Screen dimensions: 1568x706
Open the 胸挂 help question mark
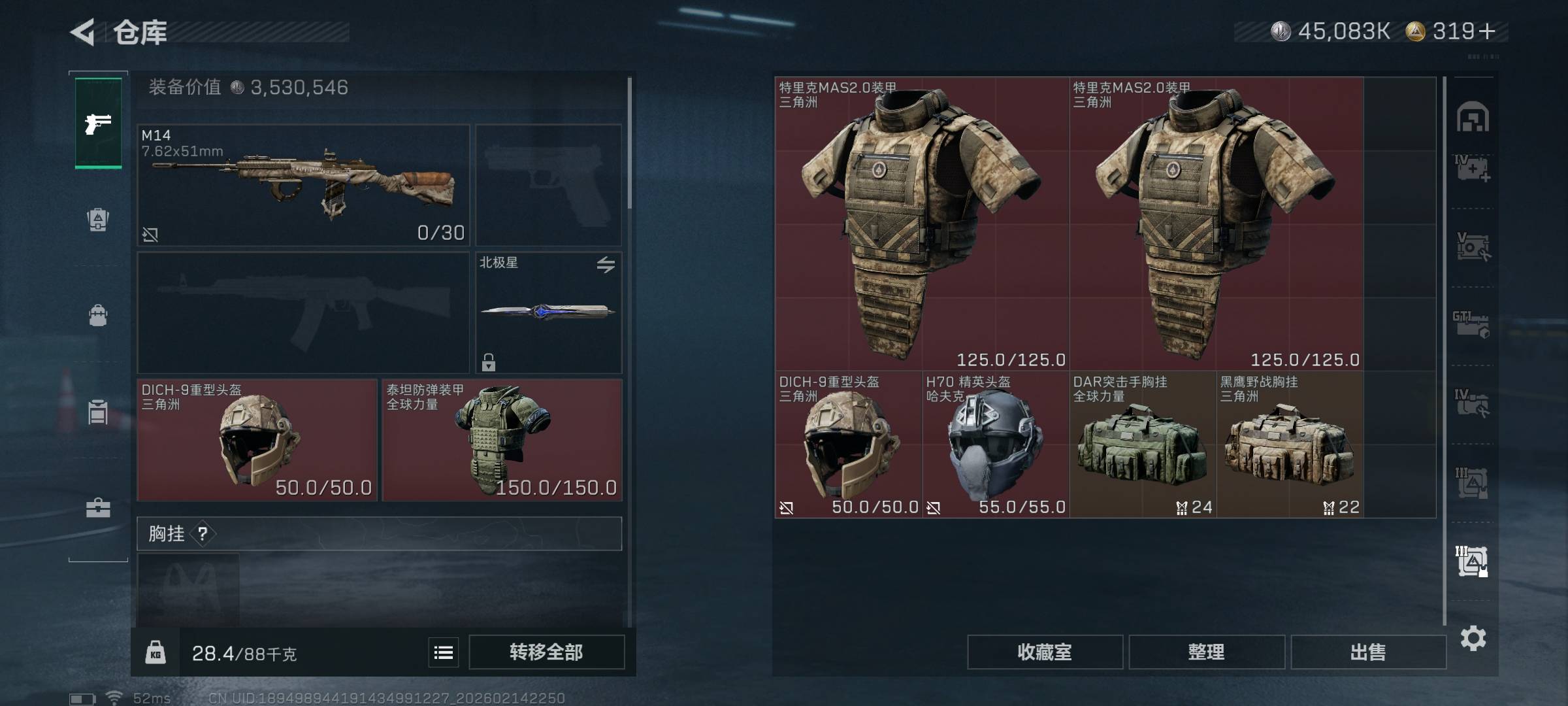tap(203, 534)
